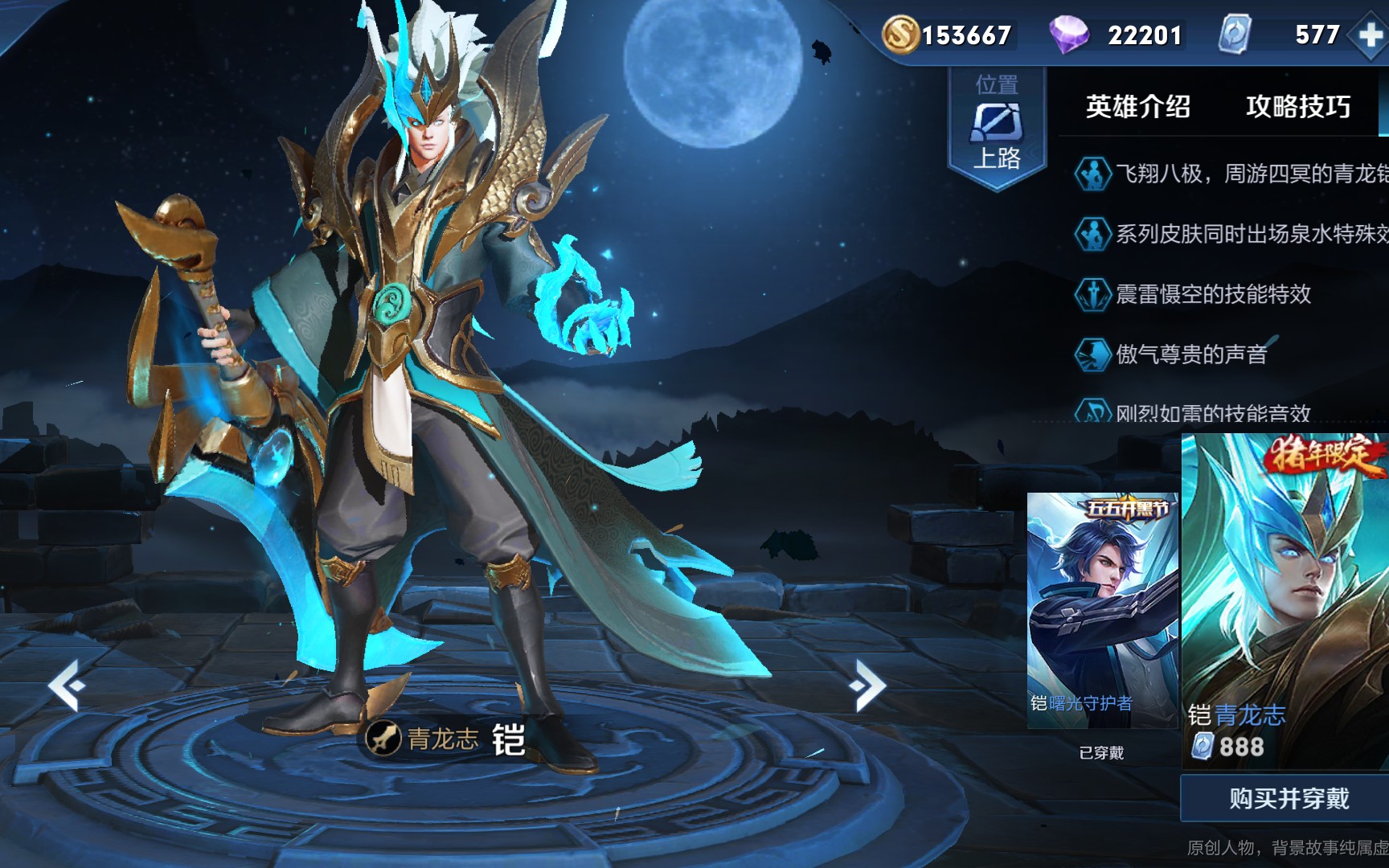
Task: Switch to the 英雄介绍 tab
Action: pyautogui.click(x=1137, y=107)
